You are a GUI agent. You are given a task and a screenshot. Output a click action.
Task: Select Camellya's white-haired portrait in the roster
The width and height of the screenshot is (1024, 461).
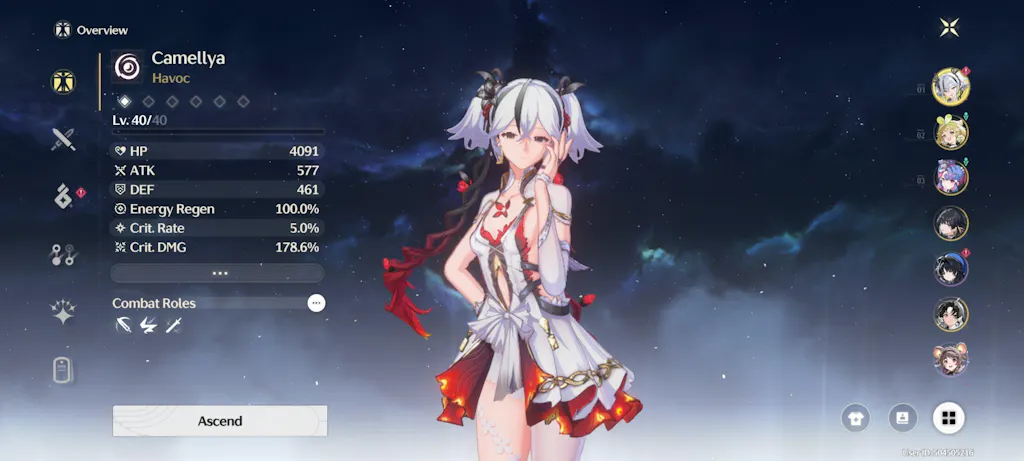click(x=950, y=87)
